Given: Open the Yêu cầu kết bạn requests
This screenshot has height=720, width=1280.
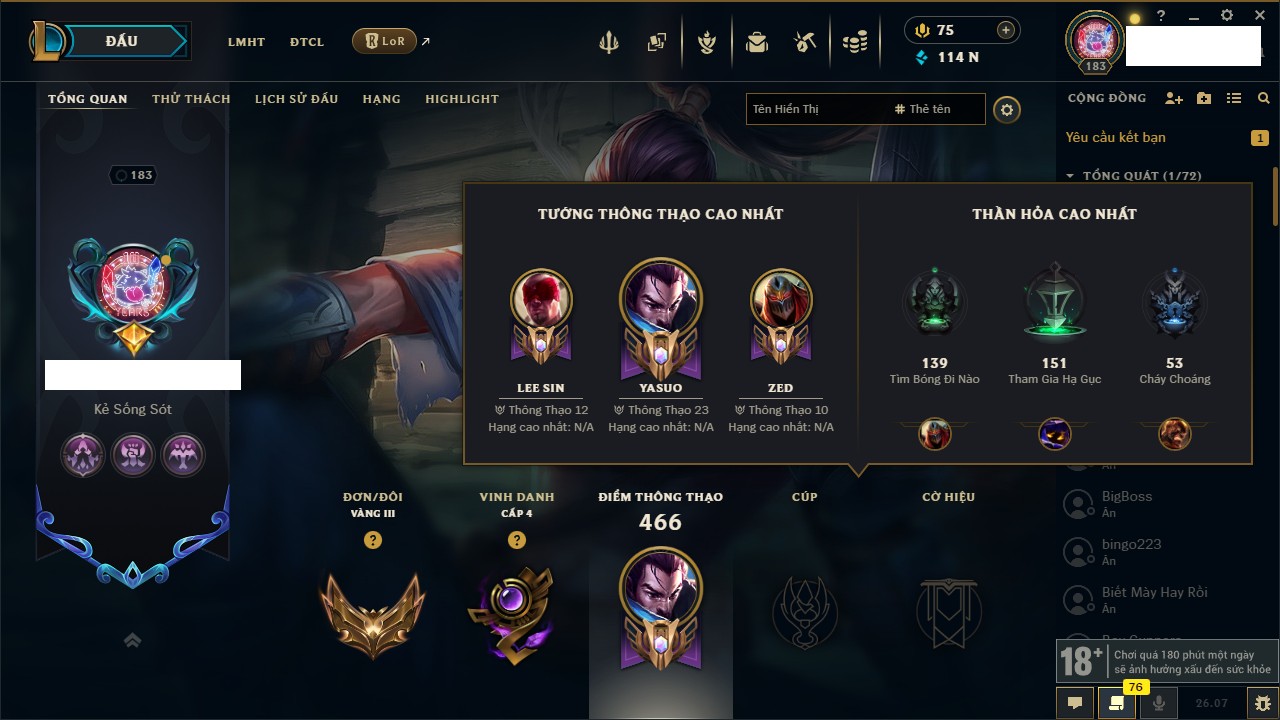Looking at the screenshot, I should click(x=1115, y=137).
